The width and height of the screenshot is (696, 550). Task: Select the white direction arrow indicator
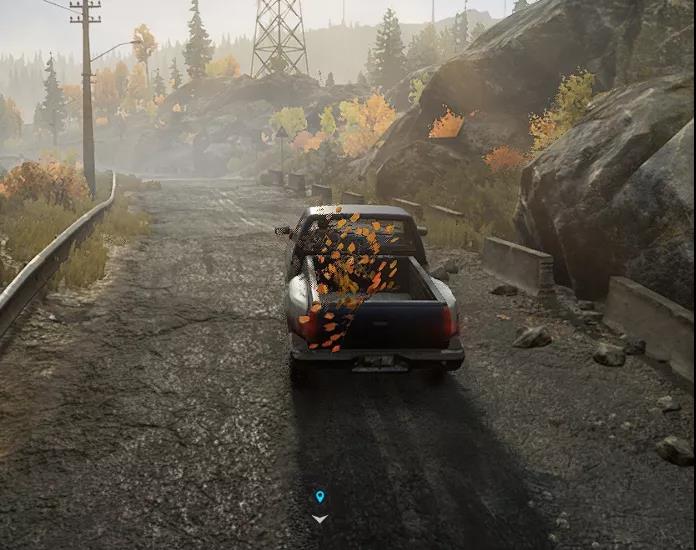pyautogui.click(x=320, y=518)
